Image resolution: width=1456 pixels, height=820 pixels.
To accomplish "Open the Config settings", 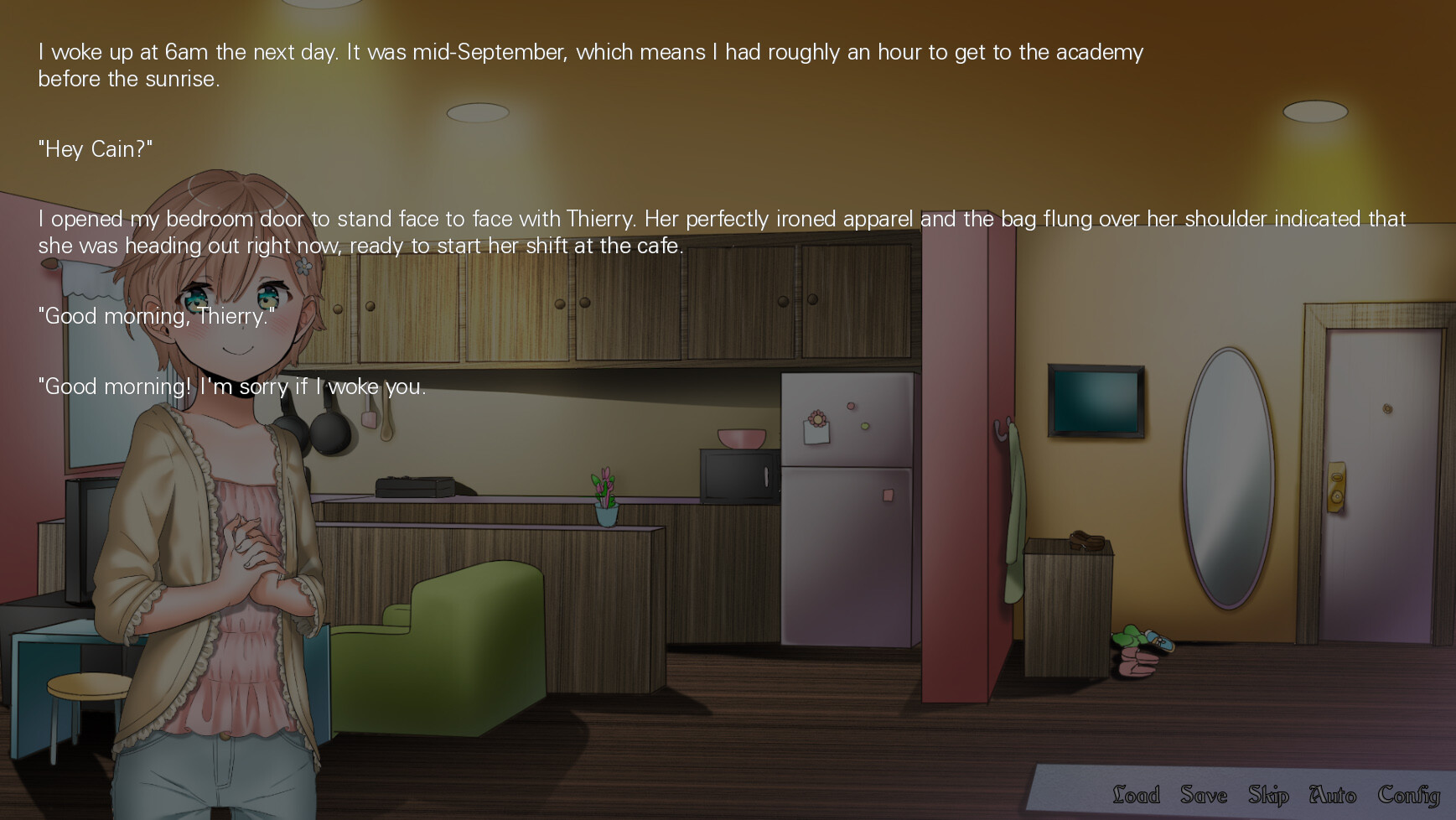I will [x=1408, y=795].
